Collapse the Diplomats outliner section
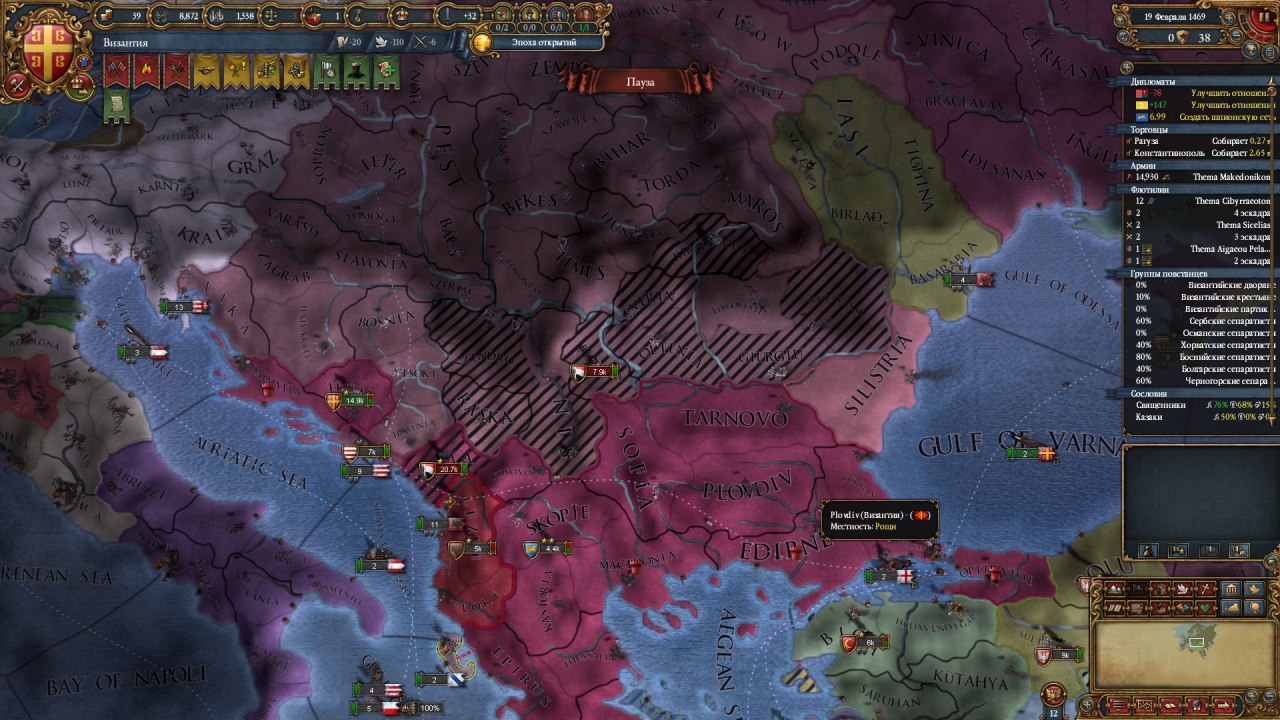 [x=1153, y=82]
